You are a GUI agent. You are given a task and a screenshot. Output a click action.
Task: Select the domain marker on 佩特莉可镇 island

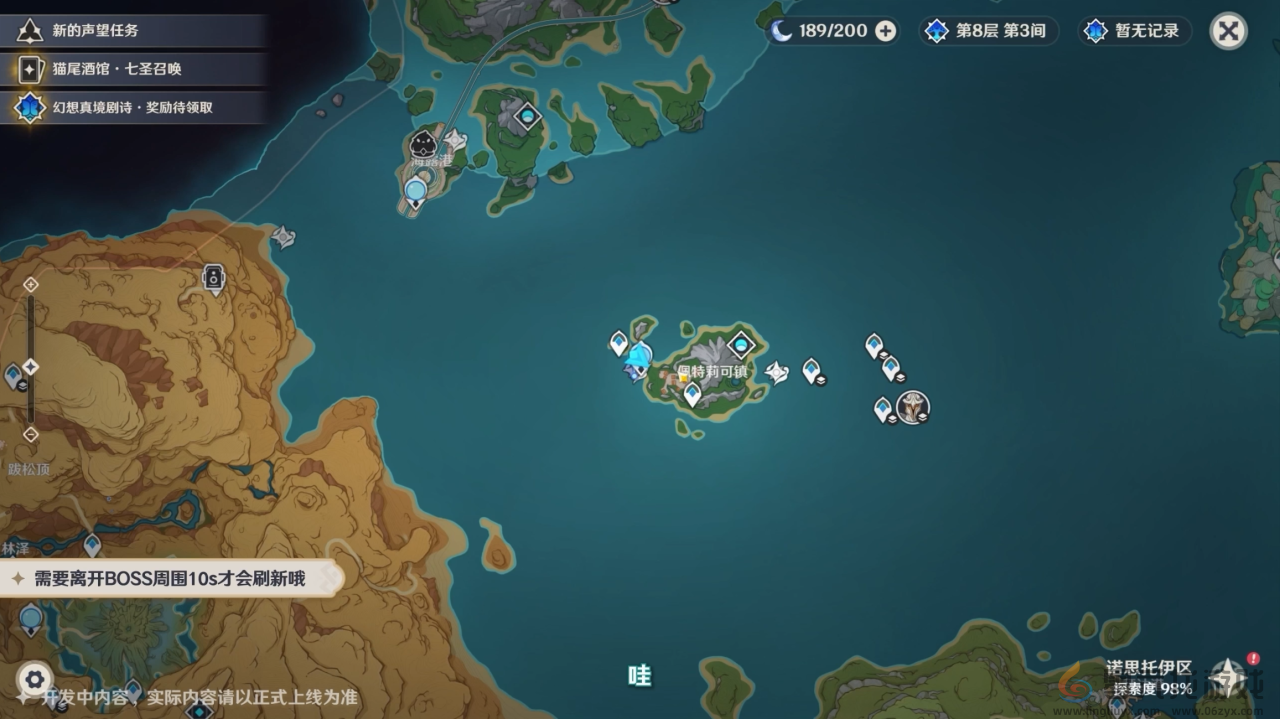(740, 345)
